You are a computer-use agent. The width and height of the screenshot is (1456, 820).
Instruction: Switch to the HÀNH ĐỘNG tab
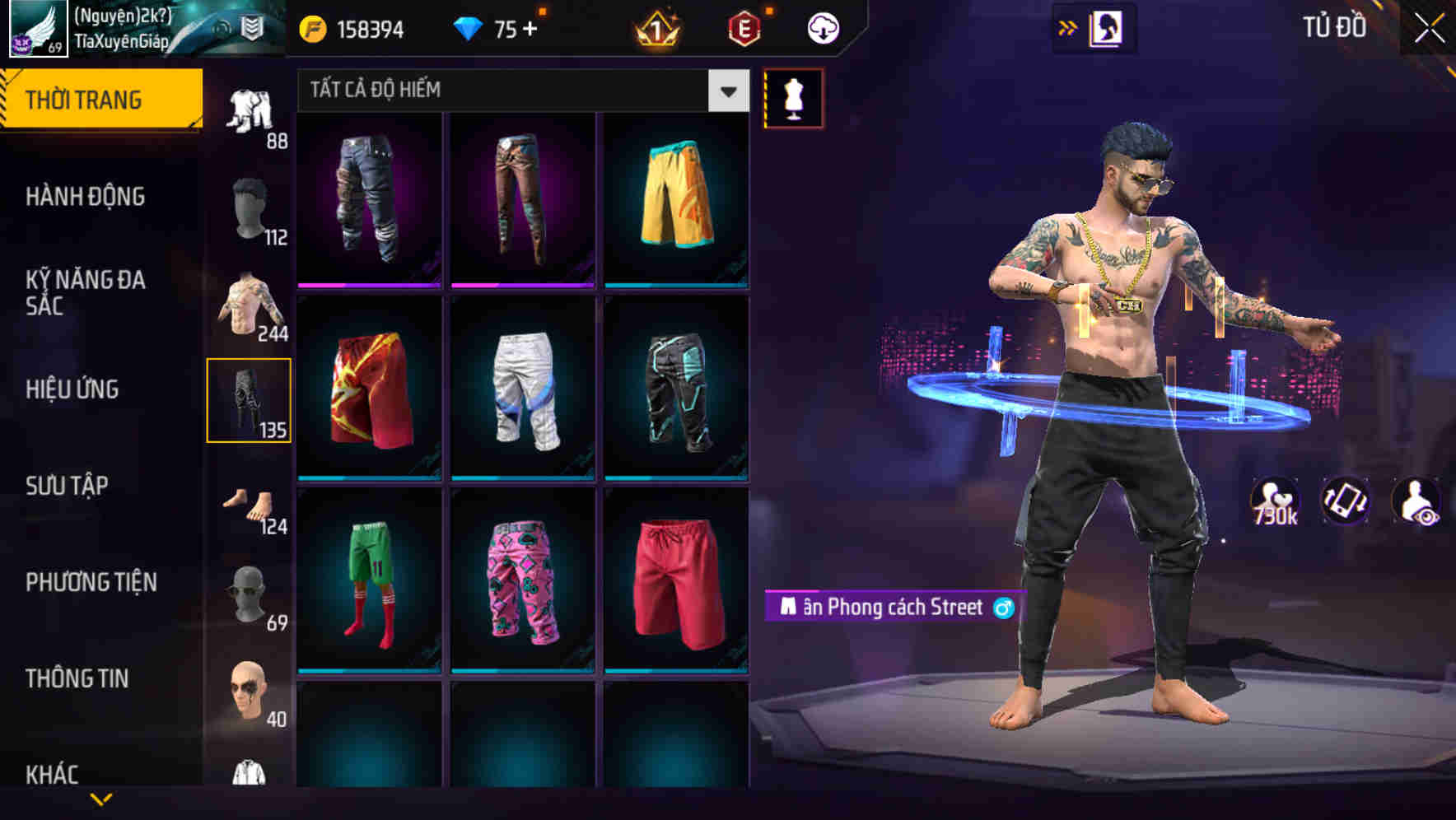coord(85,198)
